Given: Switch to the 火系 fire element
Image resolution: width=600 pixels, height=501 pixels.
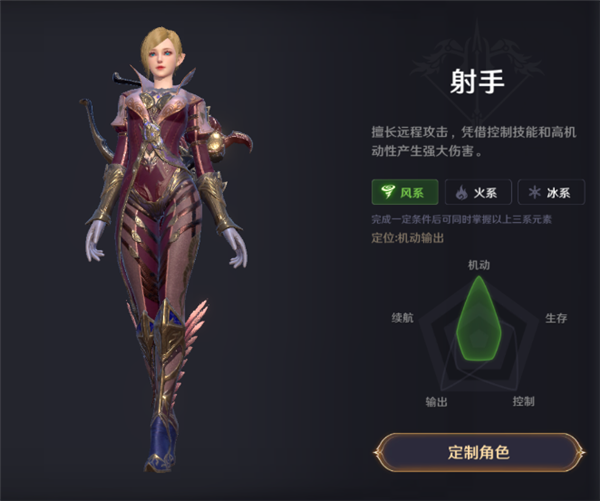Looking at the screenshot, I should point(477,193).
